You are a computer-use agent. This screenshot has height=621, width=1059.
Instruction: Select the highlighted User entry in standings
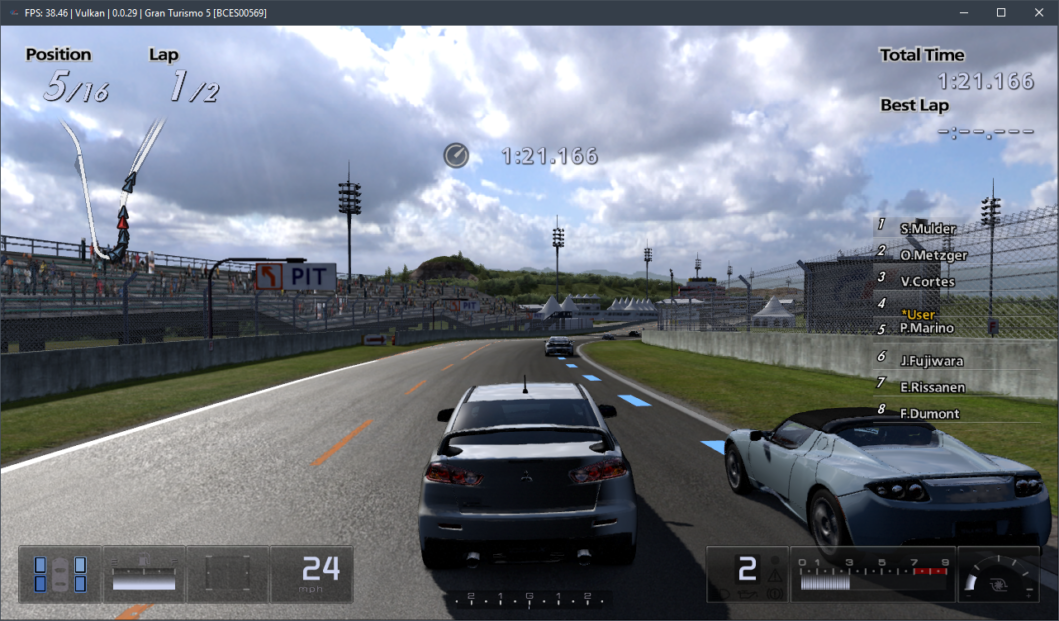[917, 314]
